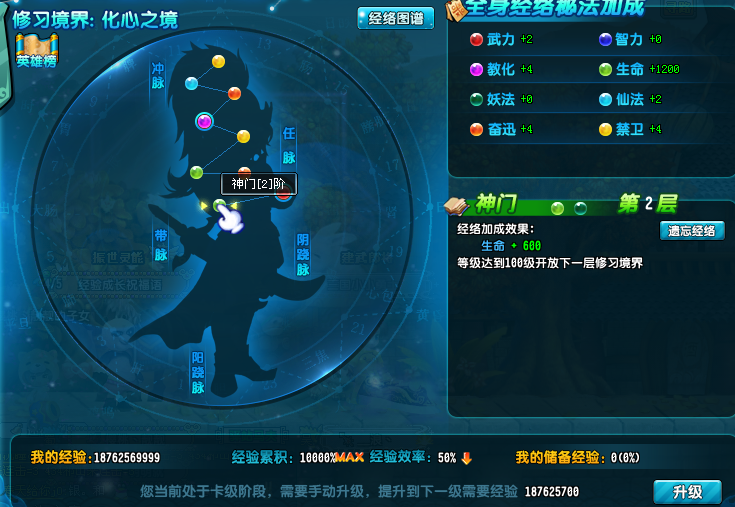This screenshot has width=735, height=507.
Task: Choose the 阴跷脉 meridian
Action: pos(303,255)
